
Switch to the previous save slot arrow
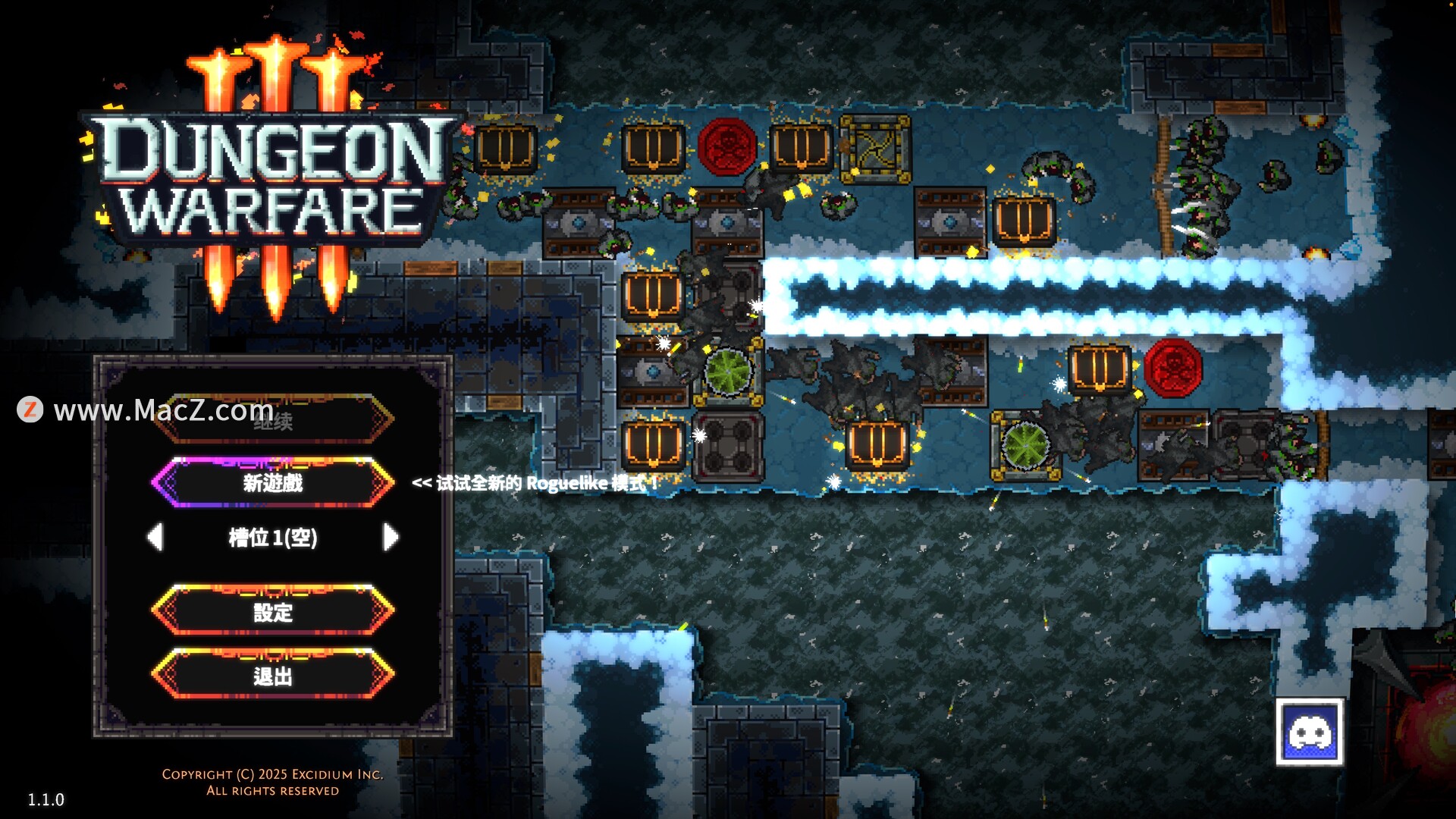(x=155, y=537)
